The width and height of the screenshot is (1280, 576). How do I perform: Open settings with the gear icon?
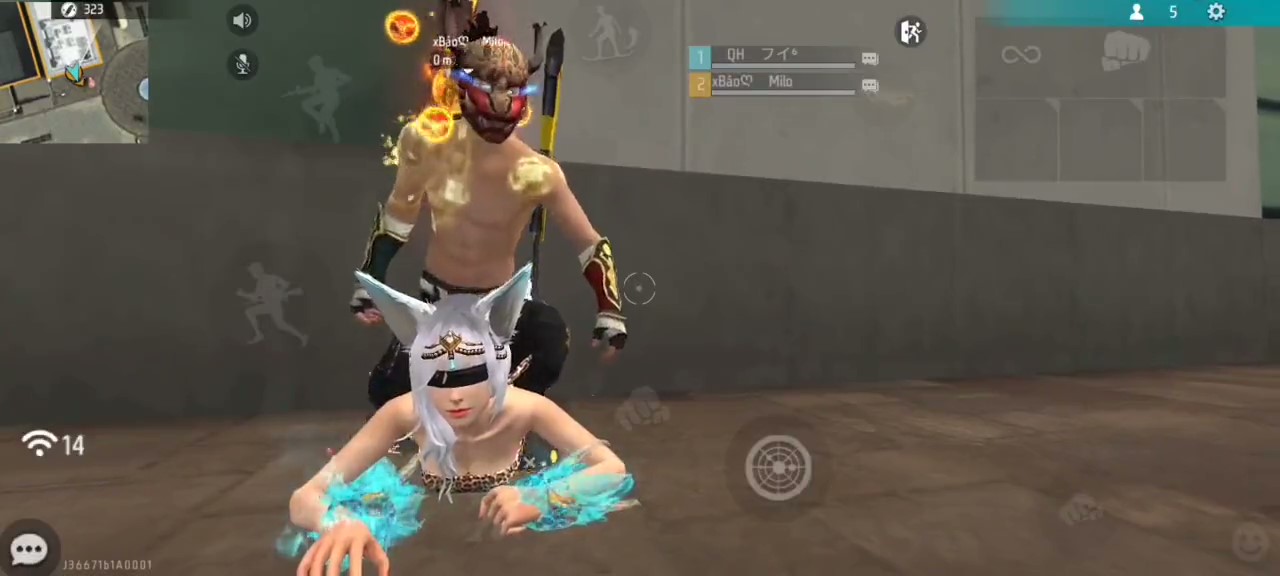[x=1216, y=12]
